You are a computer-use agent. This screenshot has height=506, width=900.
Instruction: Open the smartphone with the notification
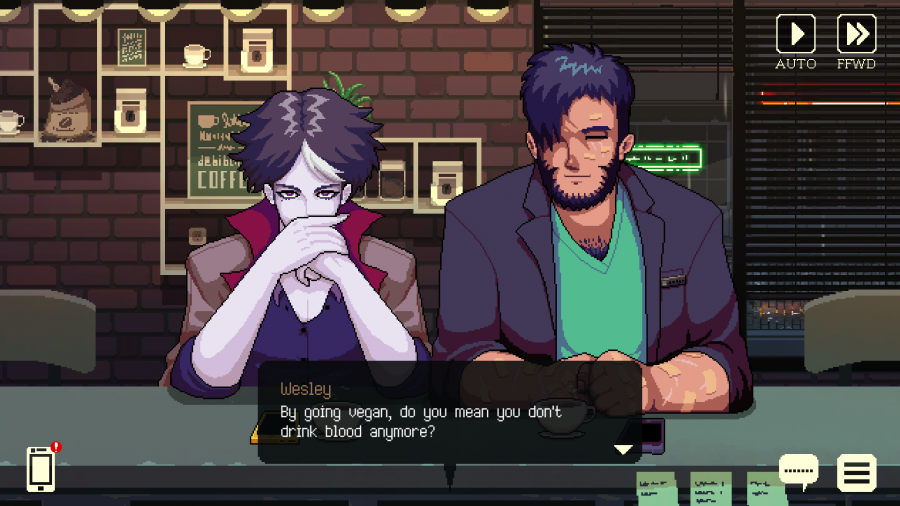coord(41,468)
